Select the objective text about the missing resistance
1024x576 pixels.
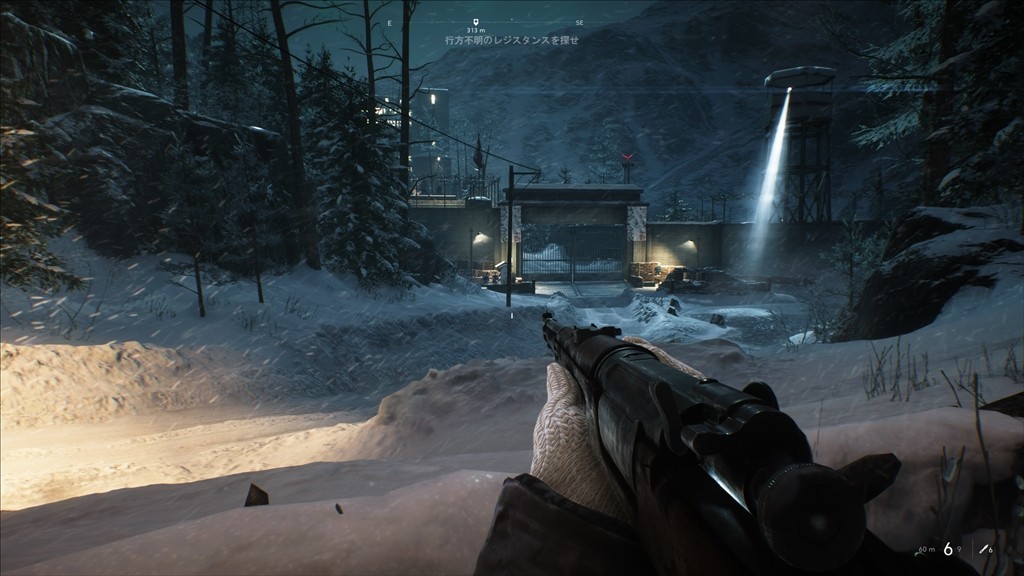point(497,41)
